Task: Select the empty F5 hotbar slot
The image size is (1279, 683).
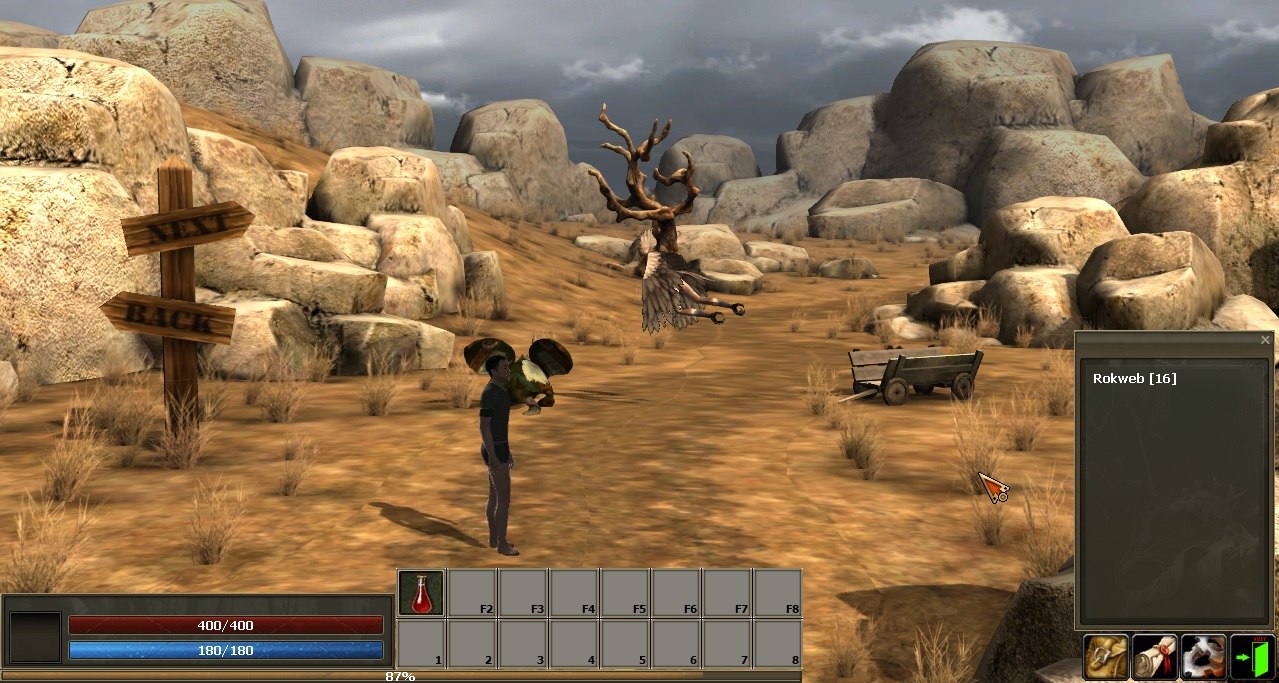Action: coord(625,593)
